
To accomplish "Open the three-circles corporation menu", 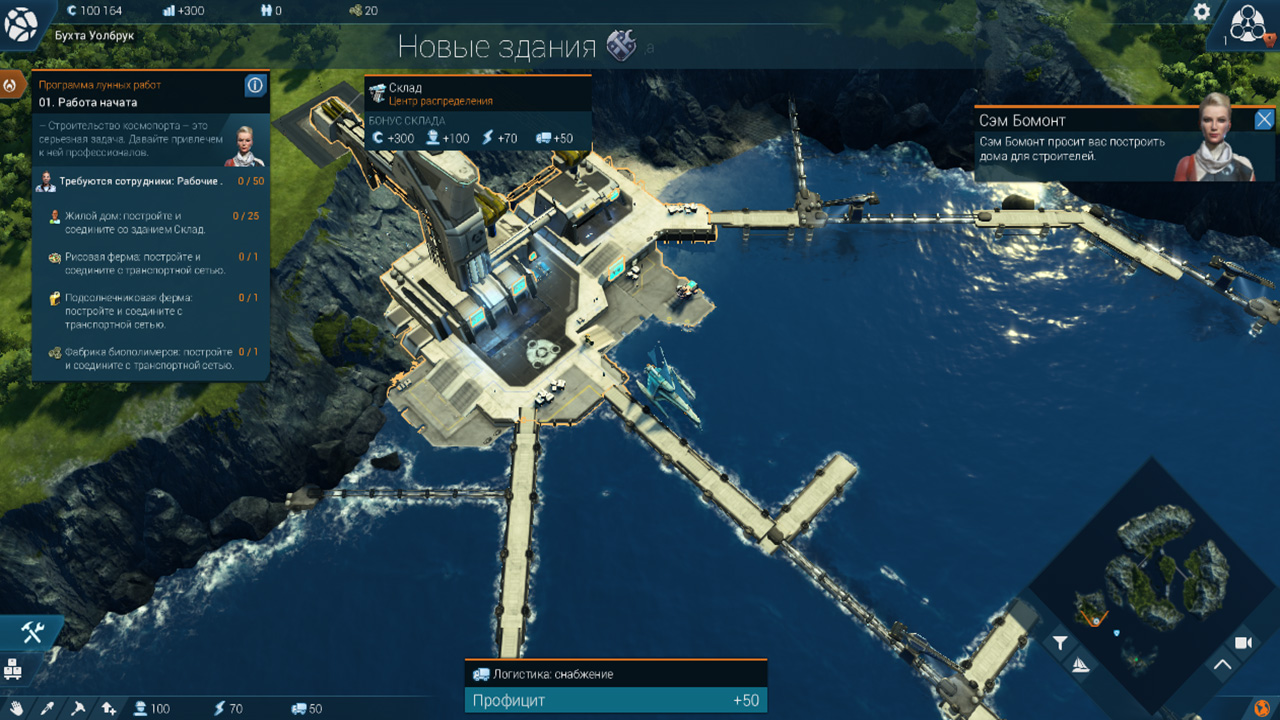I will tap(1249, 24).
